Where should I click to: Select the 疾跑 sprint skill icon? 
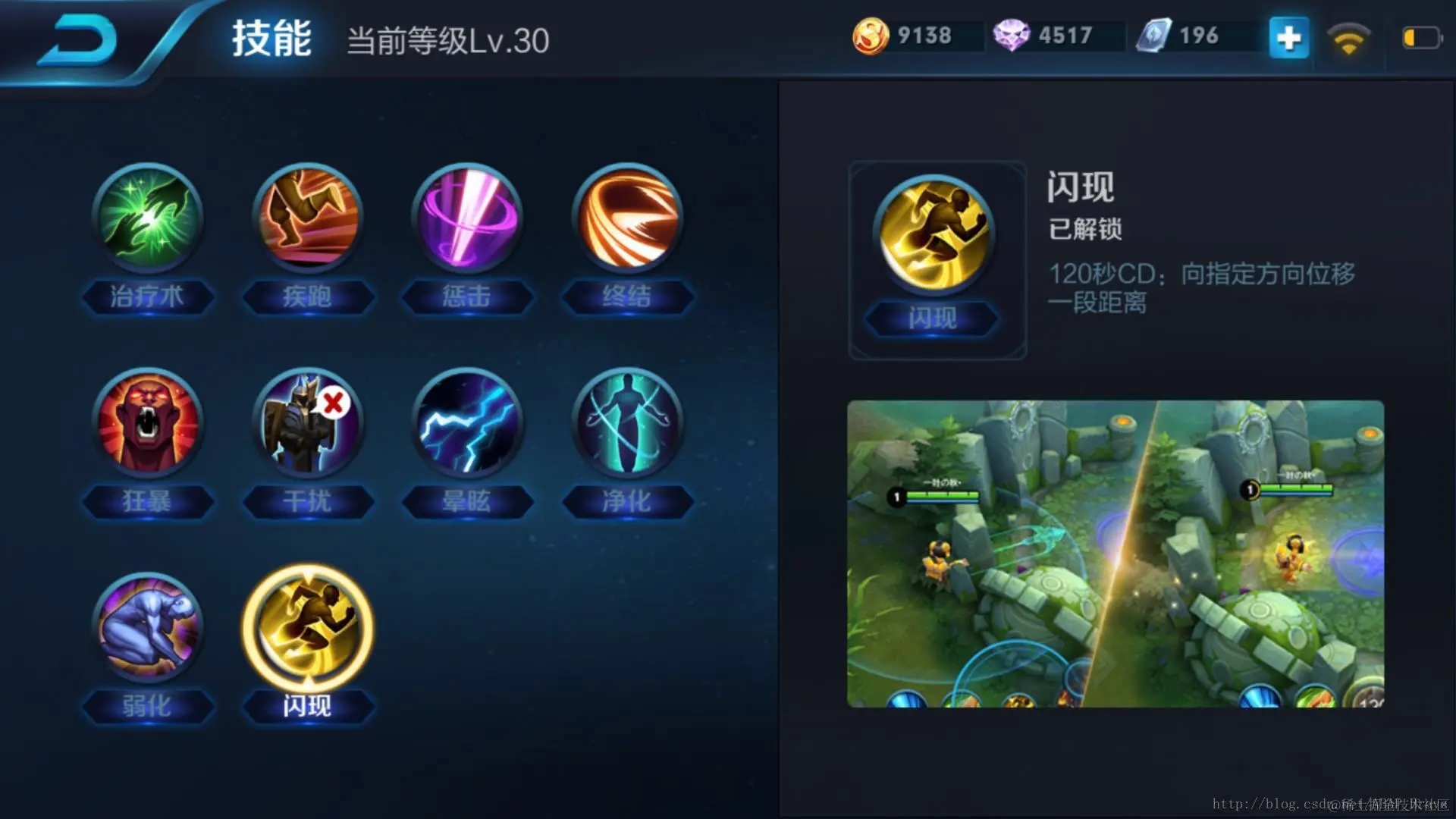tap(307, 220)
